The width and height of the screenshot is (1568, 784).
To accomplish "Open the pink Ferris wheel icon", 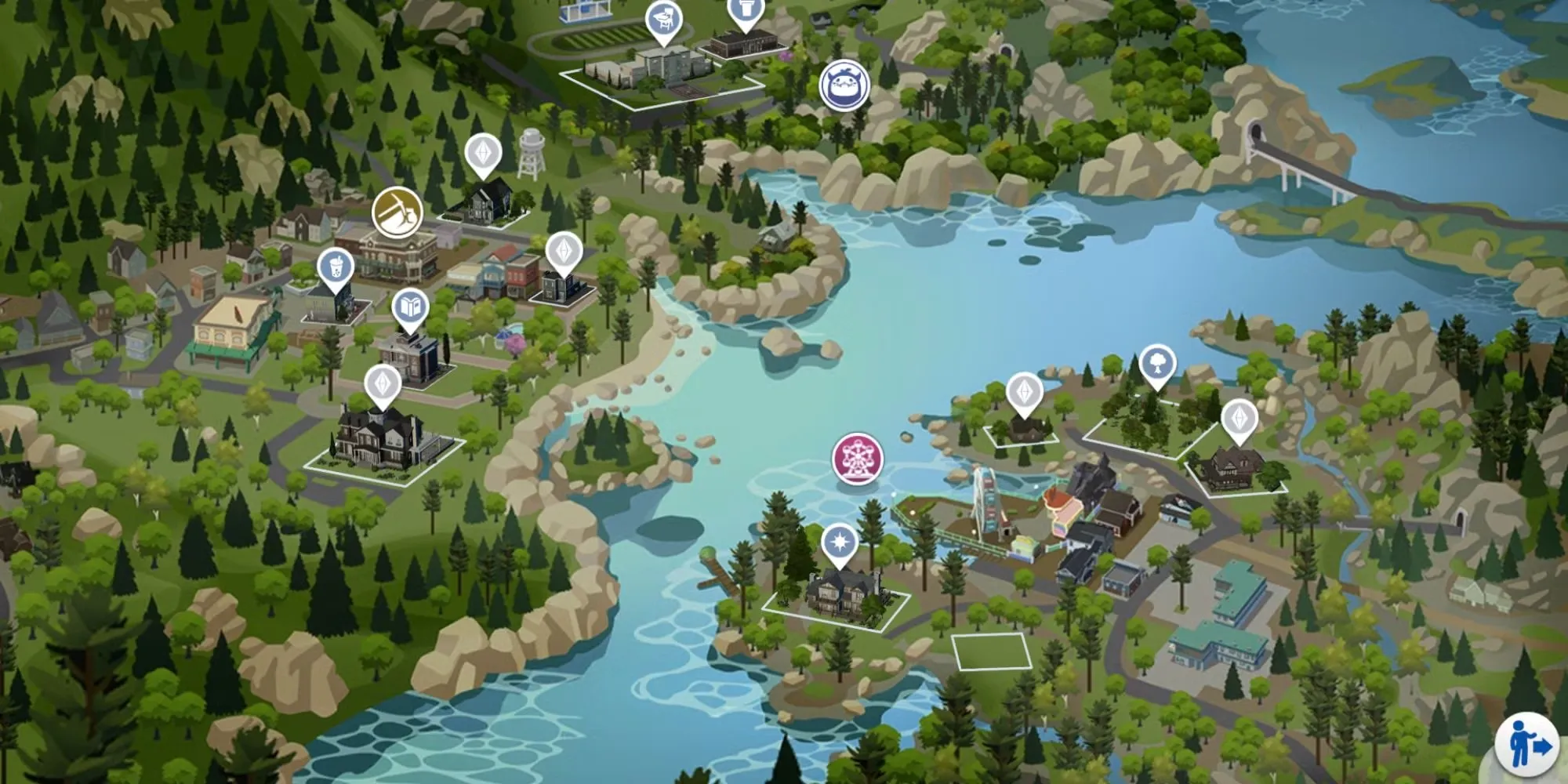I will click(x=858, y=458).
